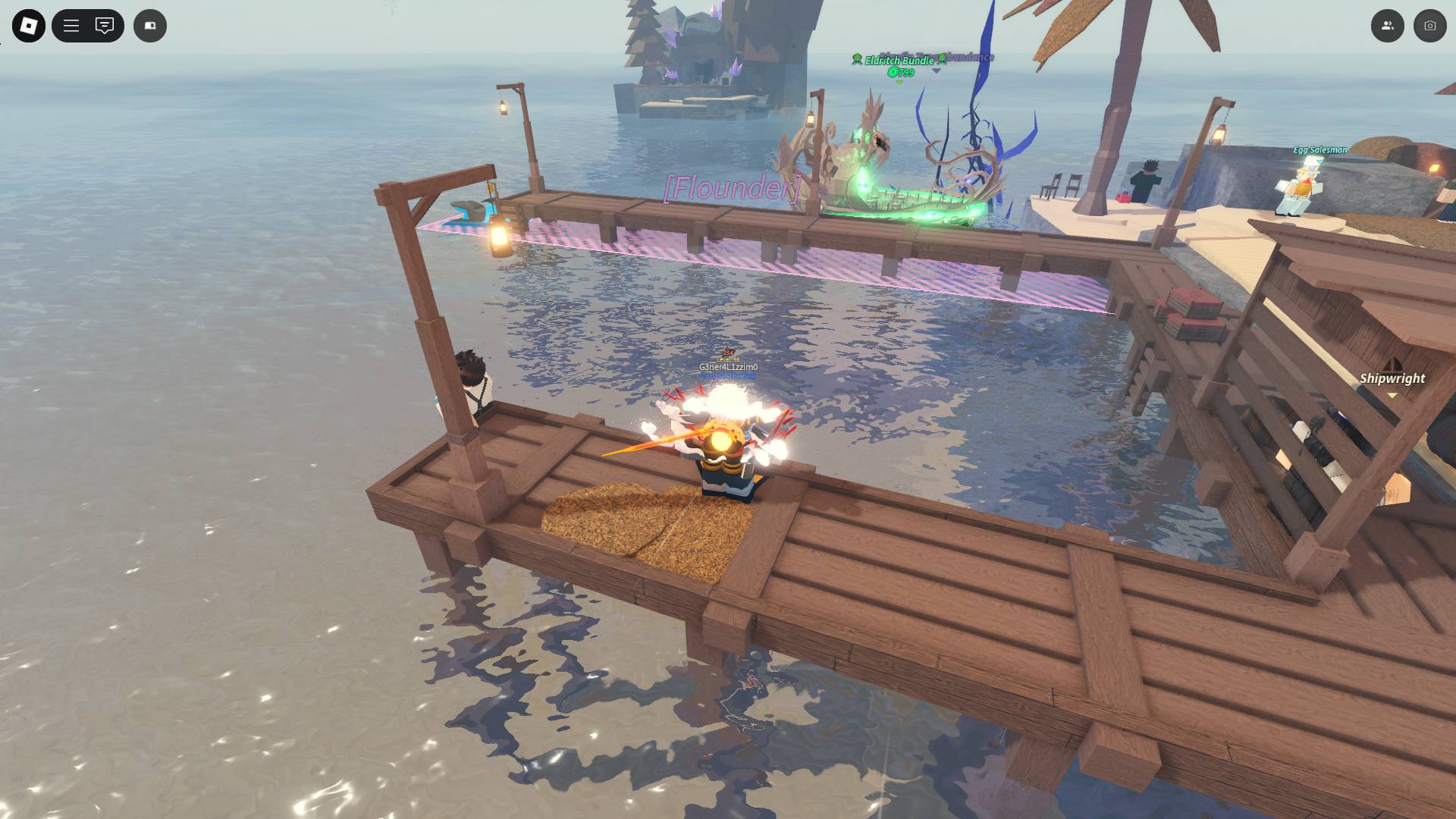Select the capture/clip icon beside chat
This screenshot has width=1456, height=819.
149,25
